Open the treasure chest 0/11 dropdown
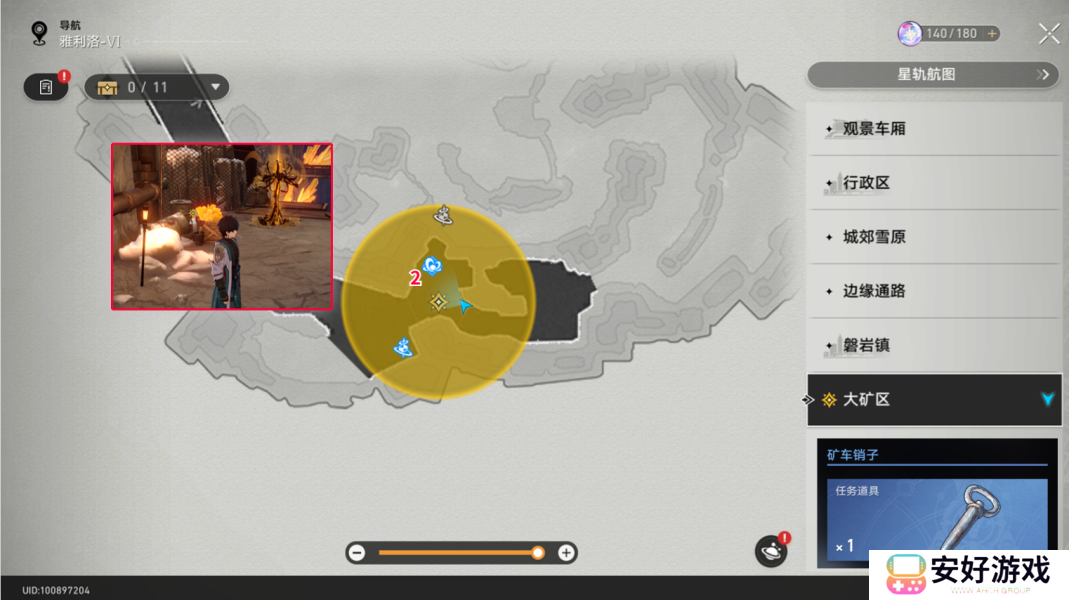Screen dimensions: 1069x600 pyautogui.click(x=157, y=87)
